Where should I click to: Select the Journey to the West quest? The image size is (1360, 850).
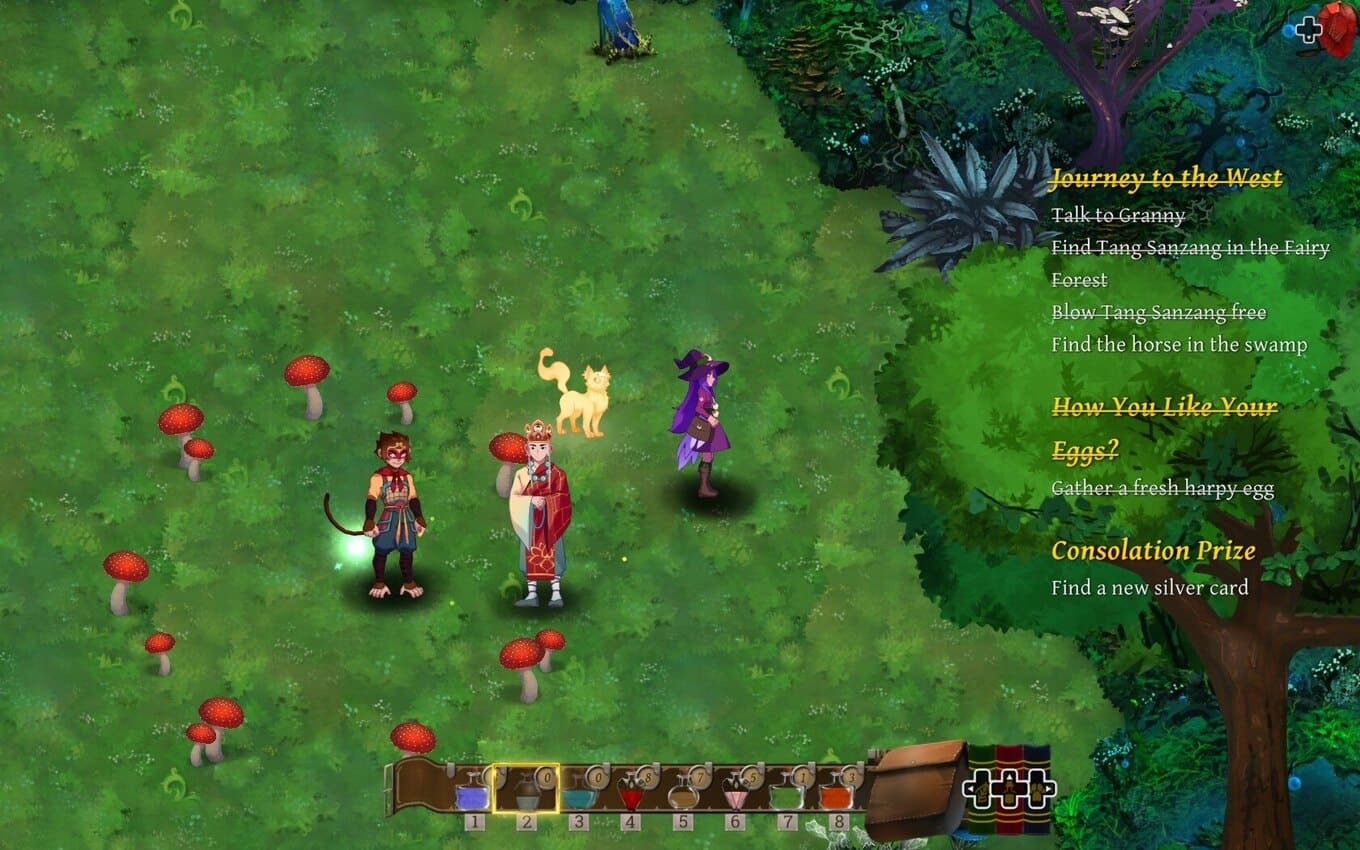[1166, 179]
